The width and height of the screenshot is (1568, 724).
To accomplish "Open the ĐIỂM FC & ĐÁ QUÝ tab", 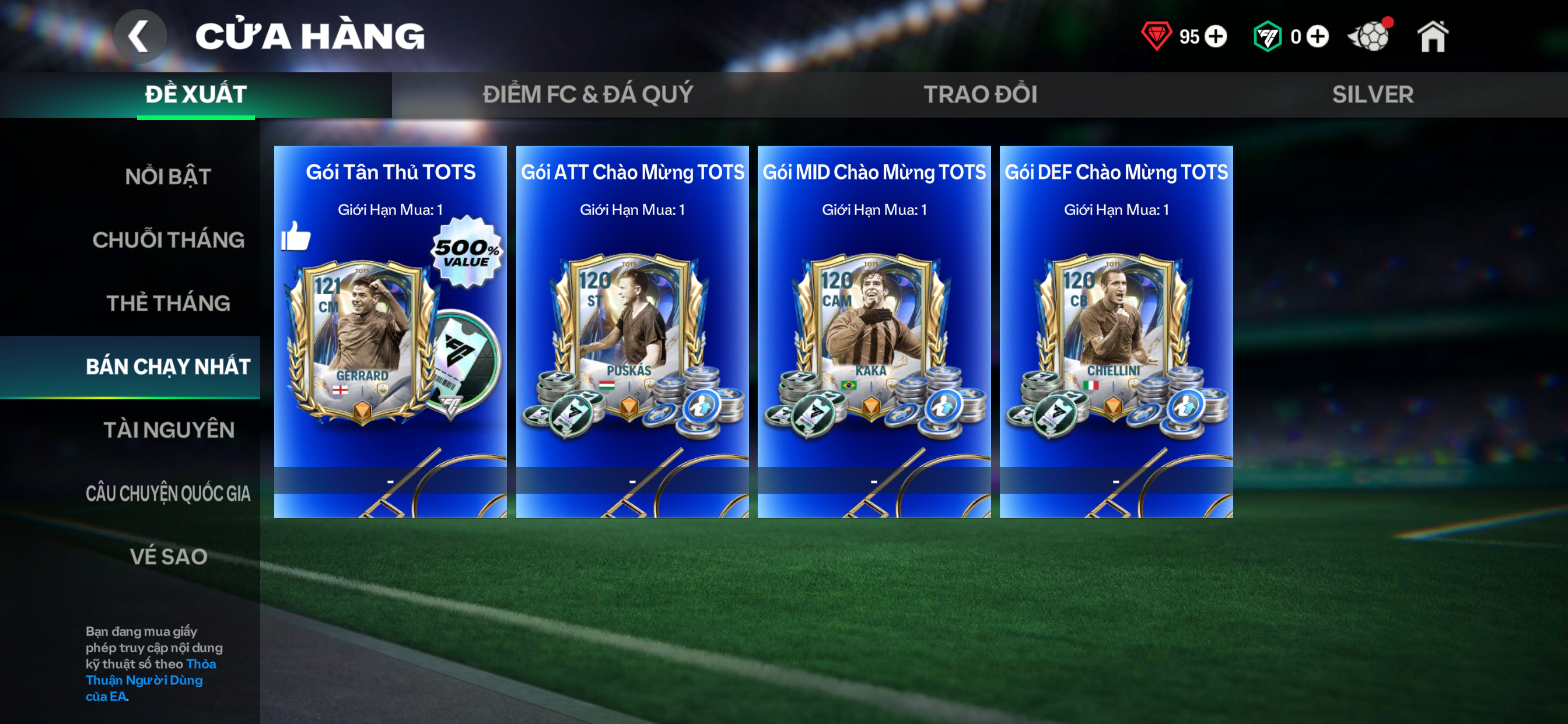I will (587, 94).
